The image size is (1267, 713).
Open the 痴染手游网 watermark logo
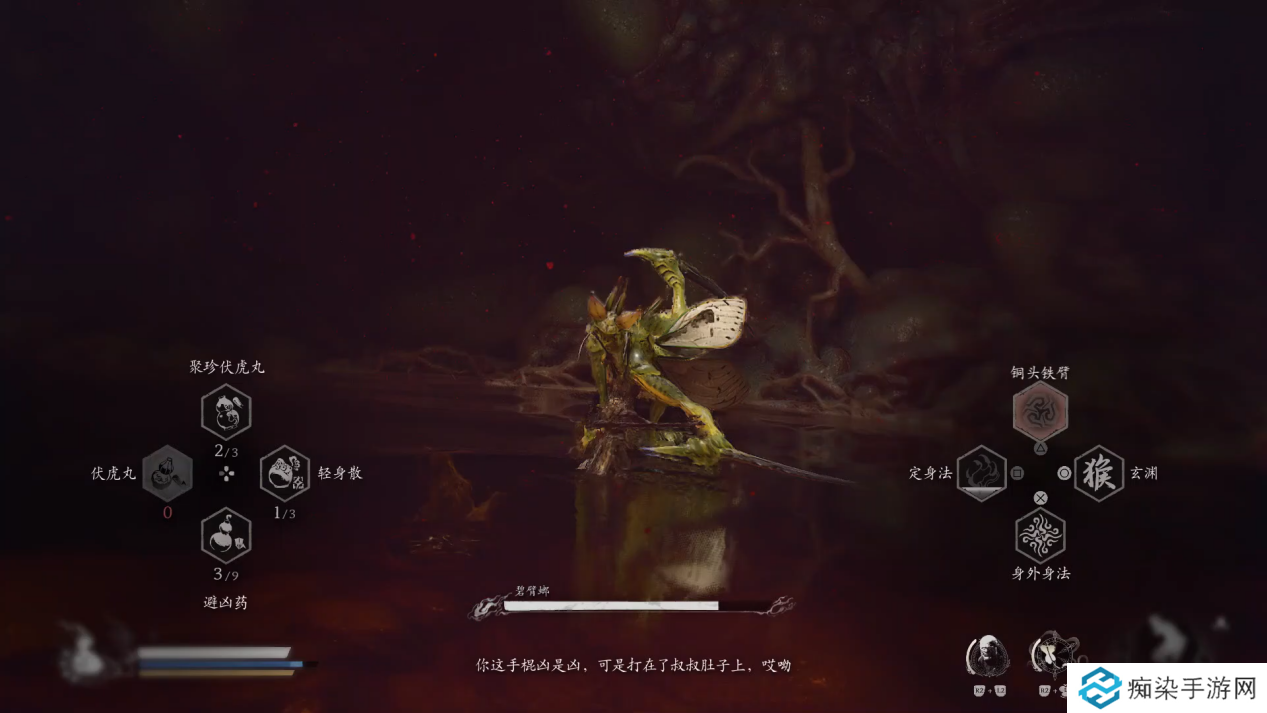tap(1166, 688)
